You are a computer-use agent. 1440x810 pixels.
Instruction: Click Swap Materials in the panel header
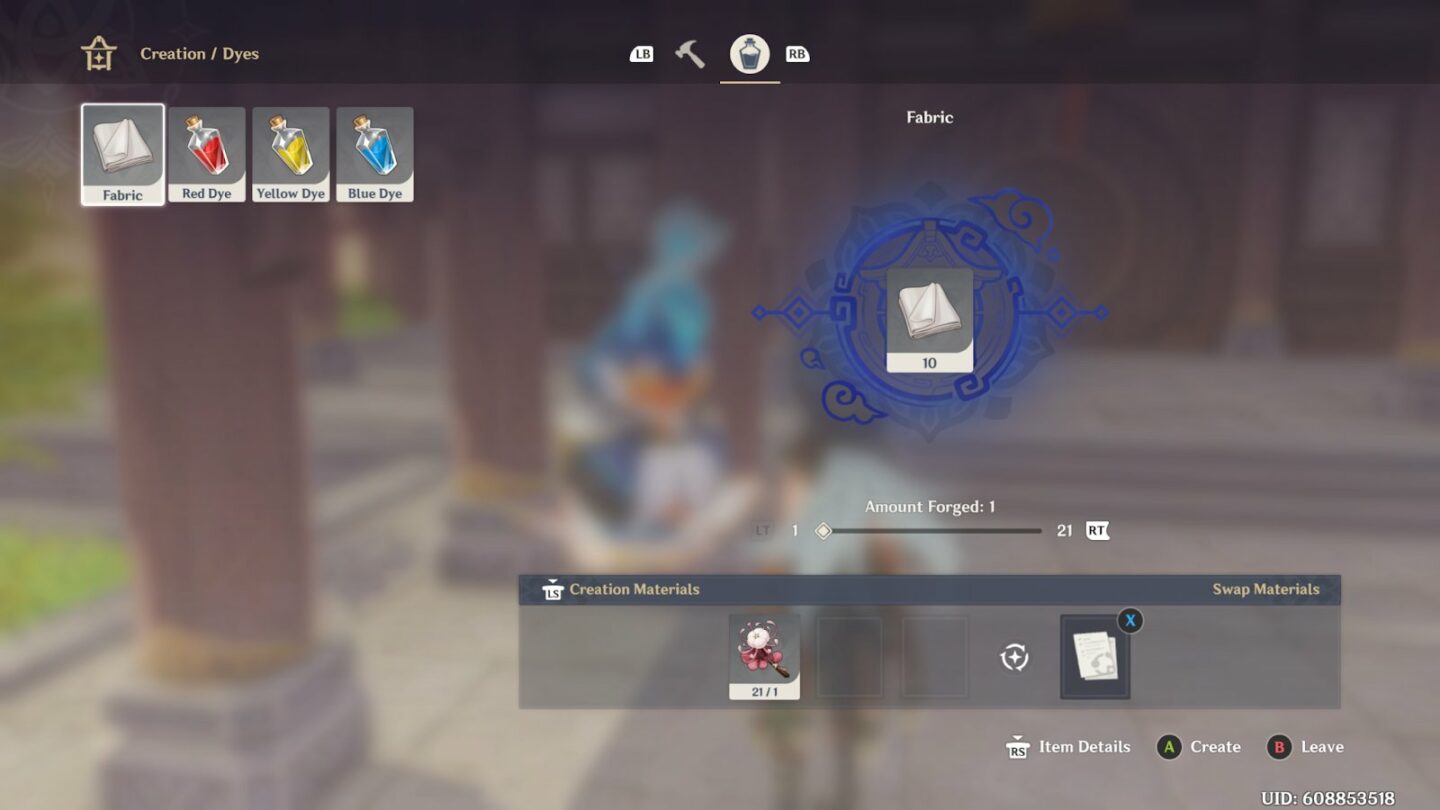pos(1265,589)
